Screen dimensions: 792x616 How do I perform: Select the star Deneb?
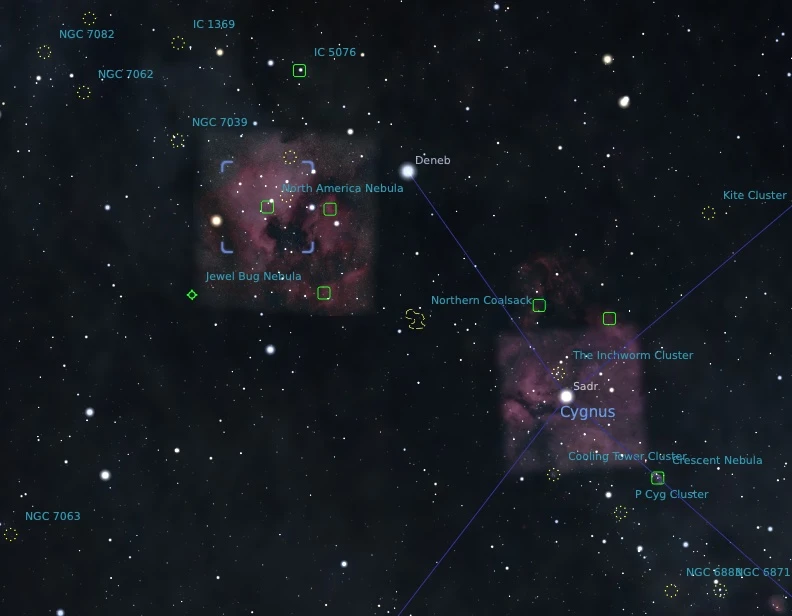[x=408, y=171]
